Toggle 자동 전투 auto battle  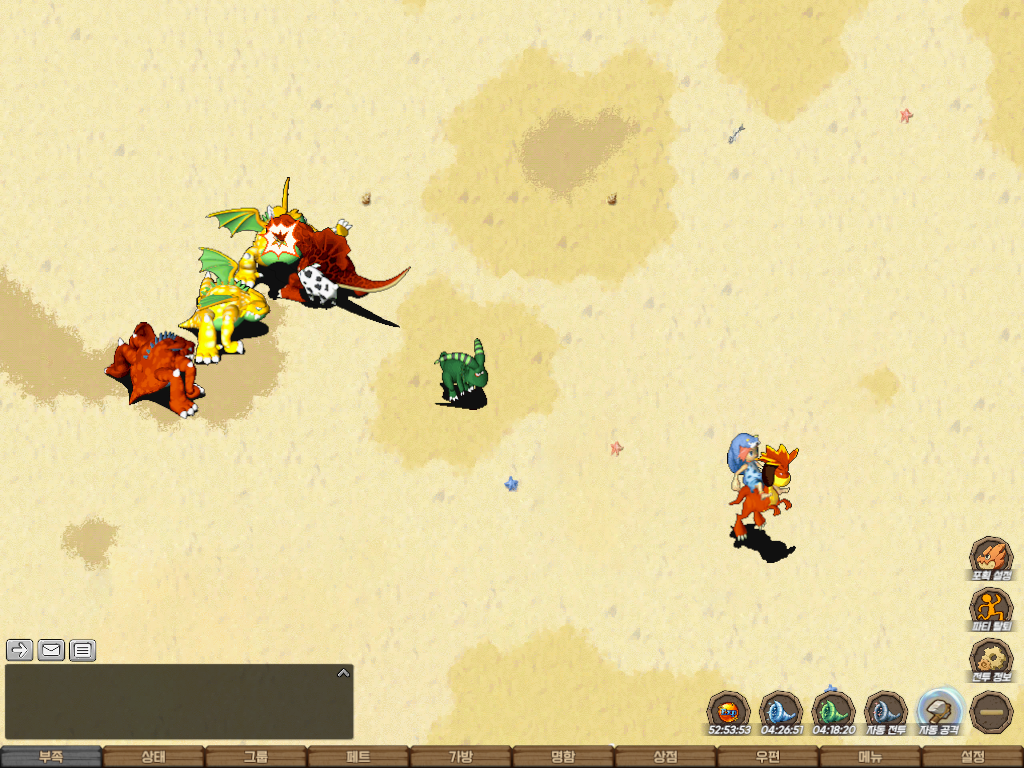[x=885, y=711]
